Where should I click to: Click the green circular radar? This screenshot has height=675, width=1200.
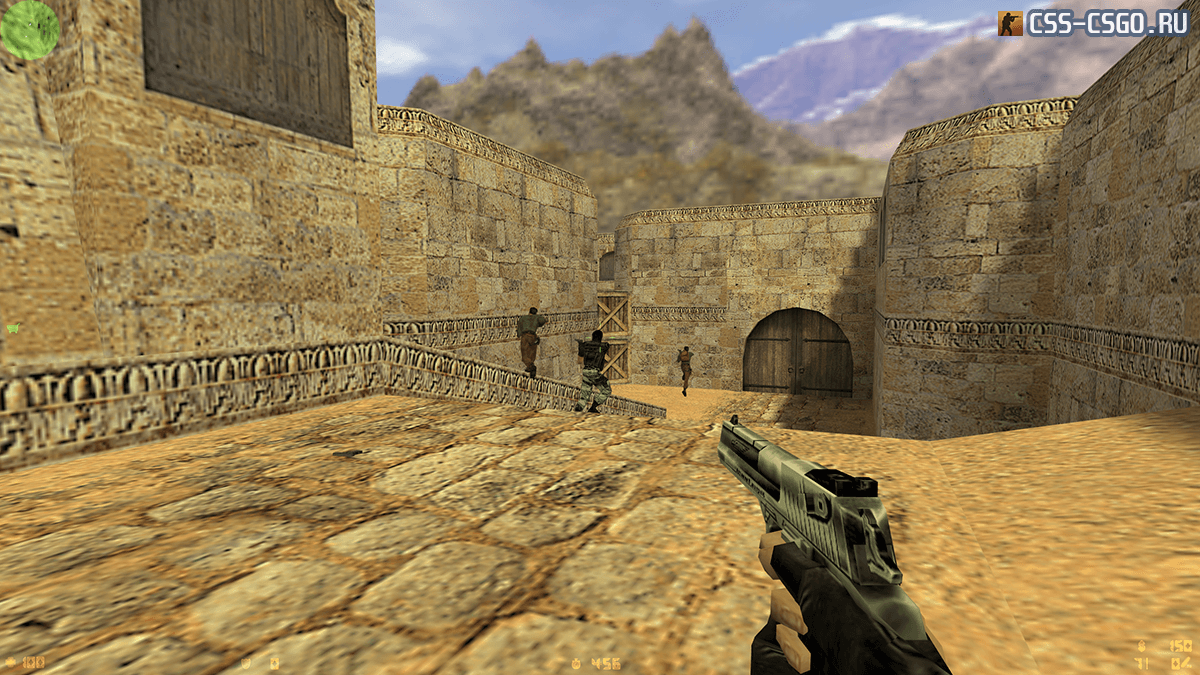click(x=30, y=30)
